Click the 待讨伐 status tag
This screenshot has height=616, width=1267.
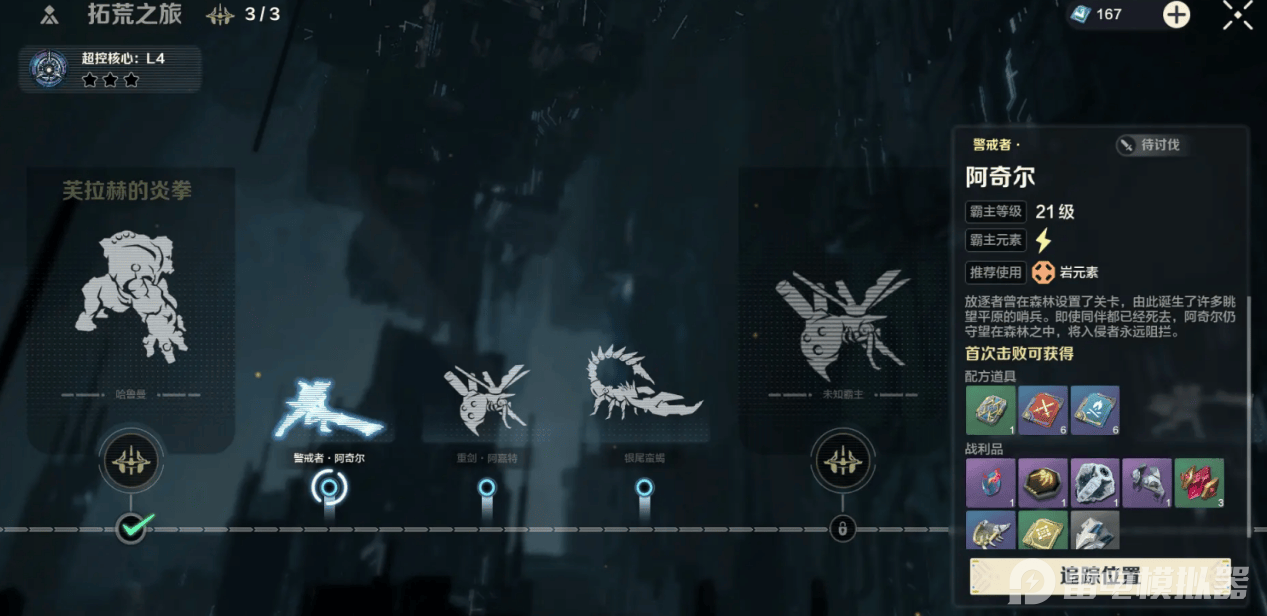(1149, 145)
